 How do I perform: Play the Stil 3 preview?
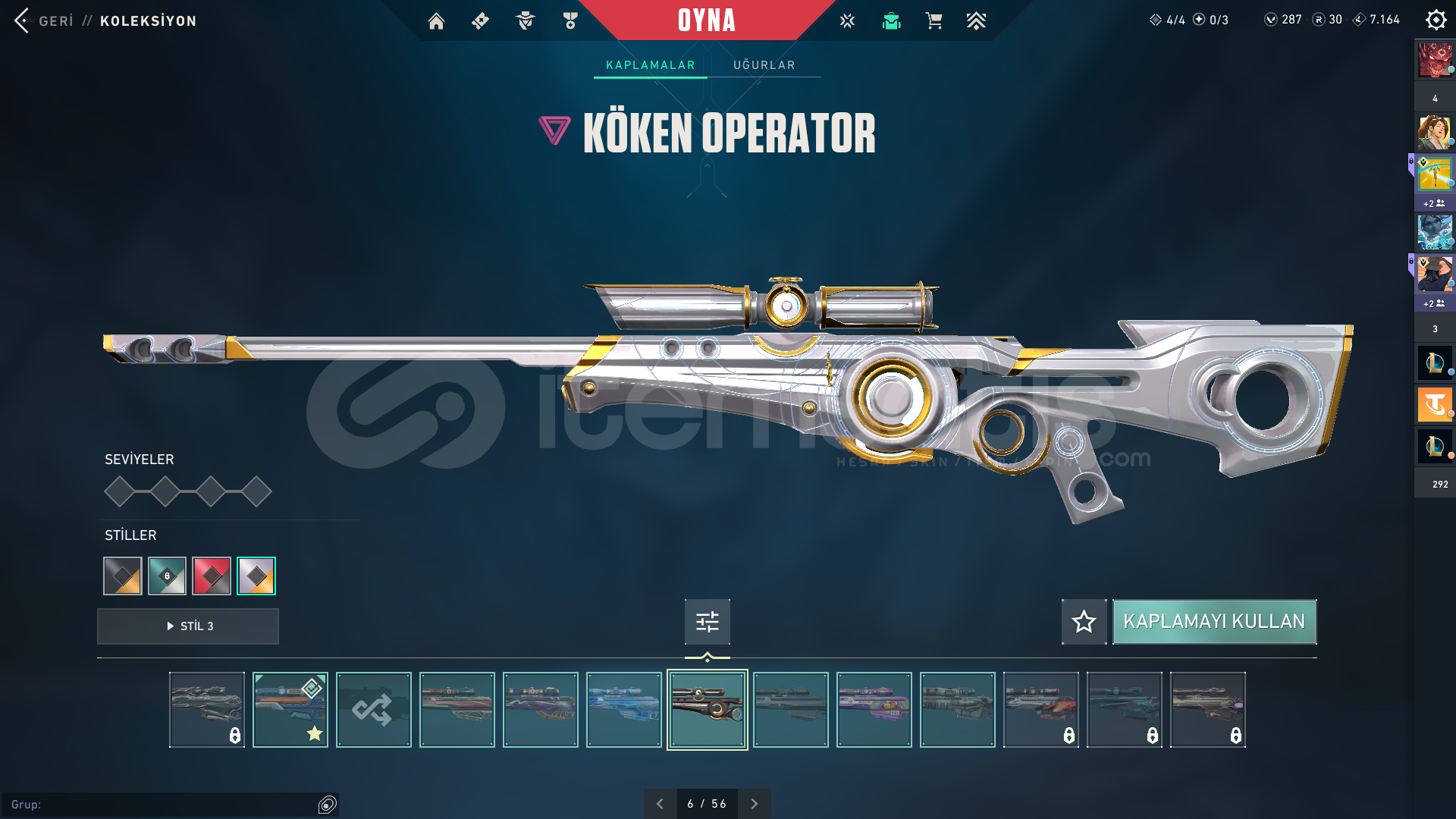tap(188, 626)
